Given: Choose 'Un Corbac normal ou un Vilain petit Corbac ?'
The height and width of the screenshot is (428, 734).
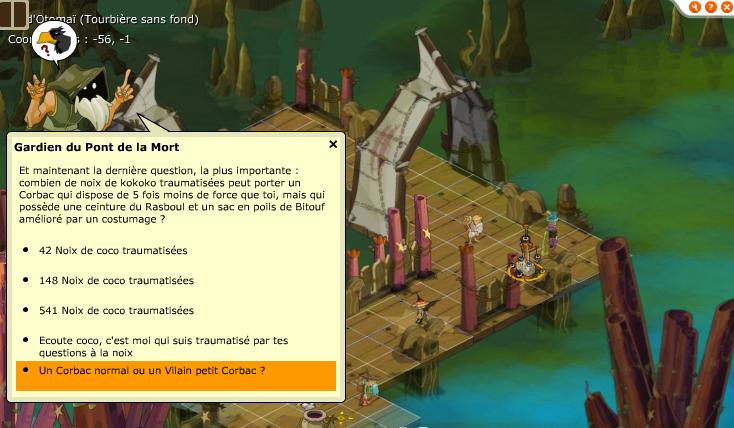Looking at the screenshot, I should (x=152, y=371).
